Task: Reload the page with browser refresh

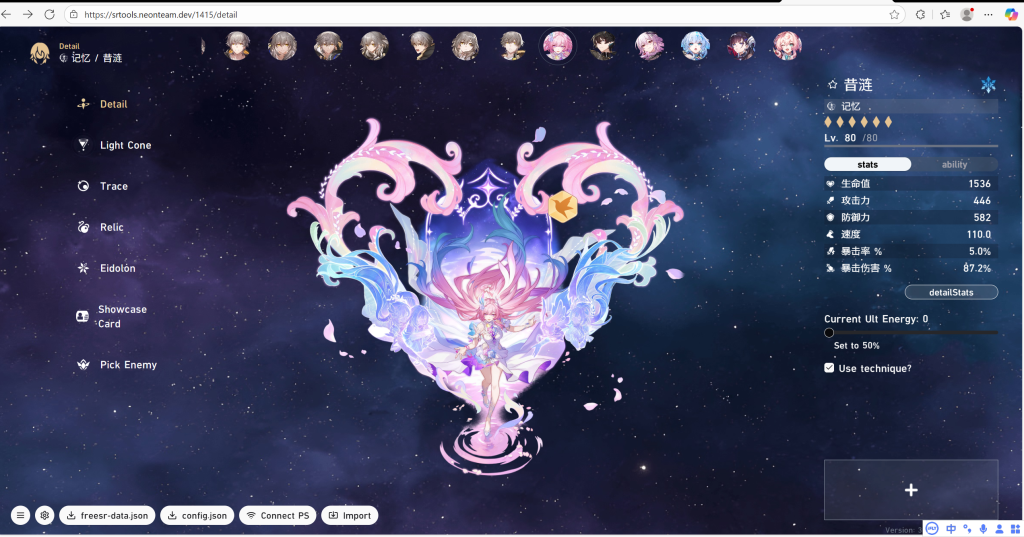Action: coord(48,15)
